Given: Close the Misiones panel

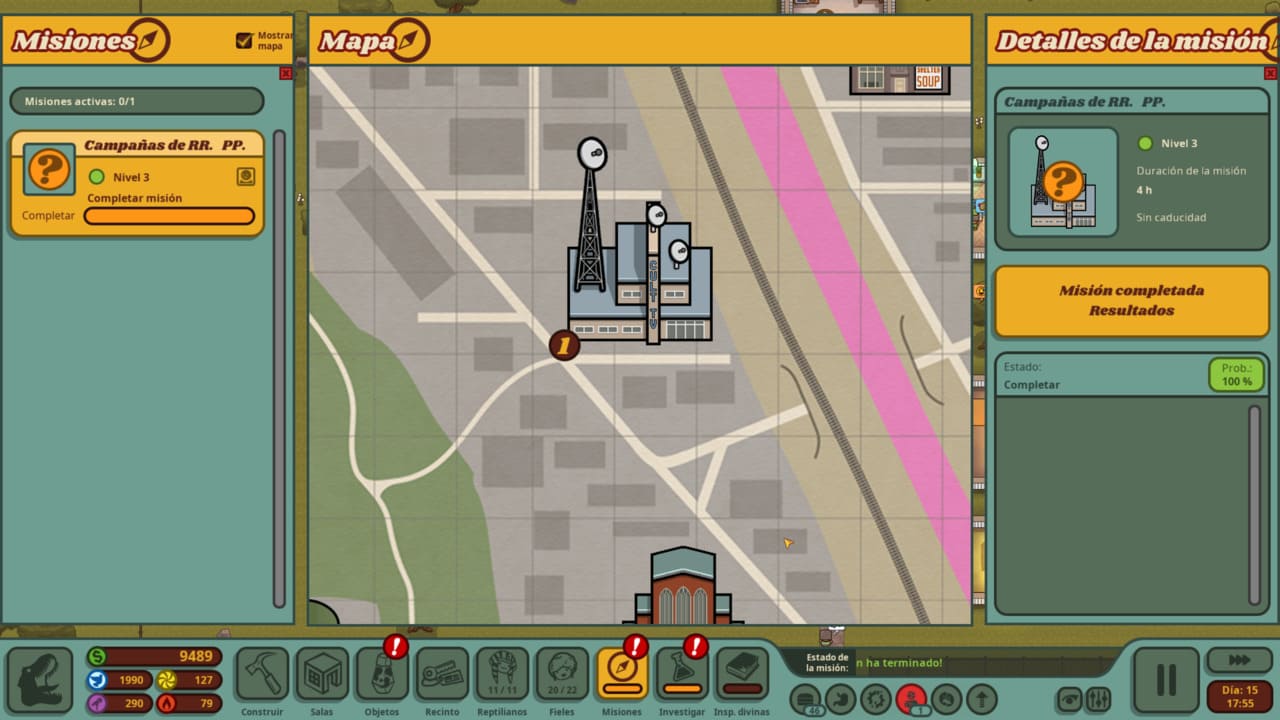Looking at the screenshot, I should (x=286, y=73).
